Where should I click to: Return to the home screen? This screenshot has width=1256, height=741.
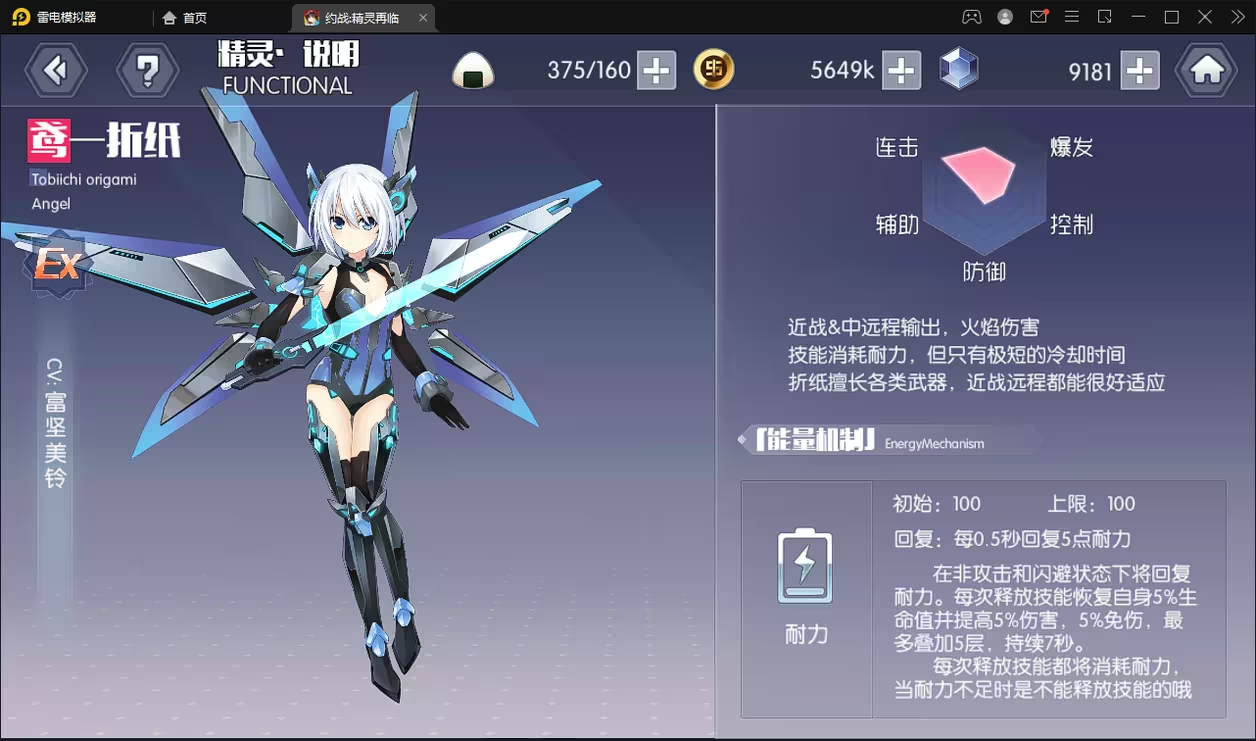[x=1206, y=70]
